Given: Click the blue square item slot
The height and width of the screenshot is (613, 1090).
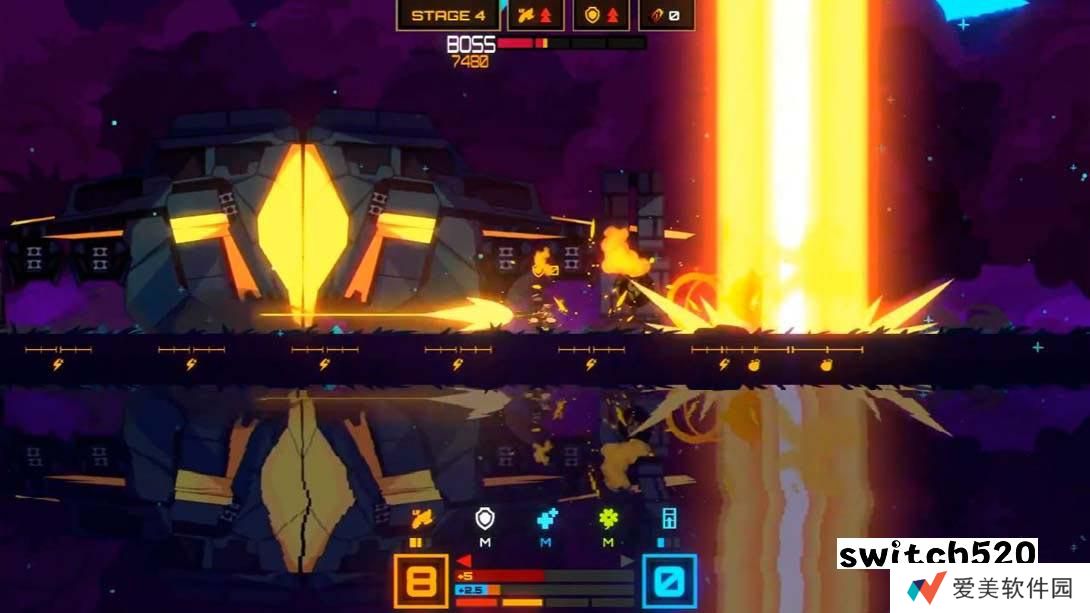Looking at the screenshot, I should (669, 580).
